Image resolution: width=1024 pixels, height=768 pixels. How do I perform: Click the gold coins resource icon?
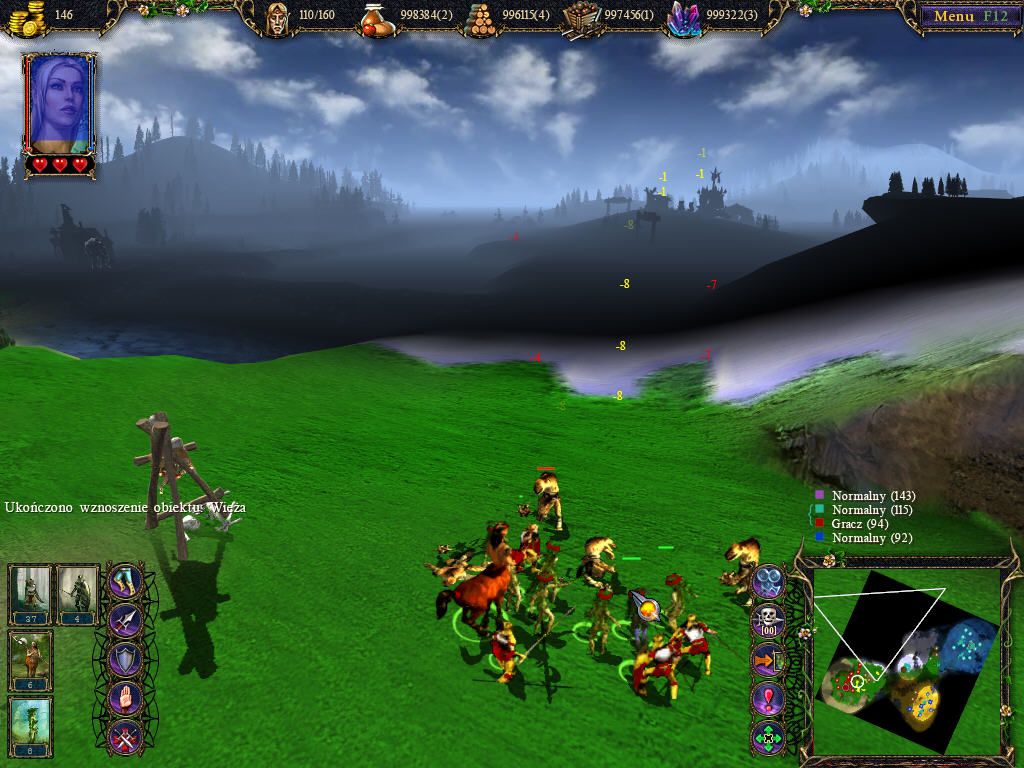click(x=30, y=15)
